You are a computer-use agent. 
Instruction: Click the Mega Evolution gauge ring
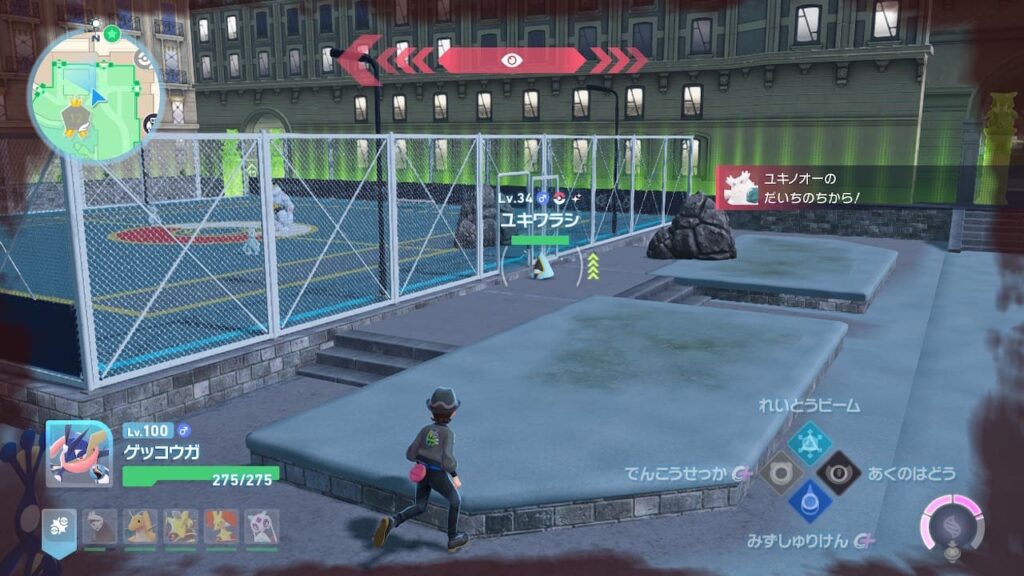pos(951,524)
